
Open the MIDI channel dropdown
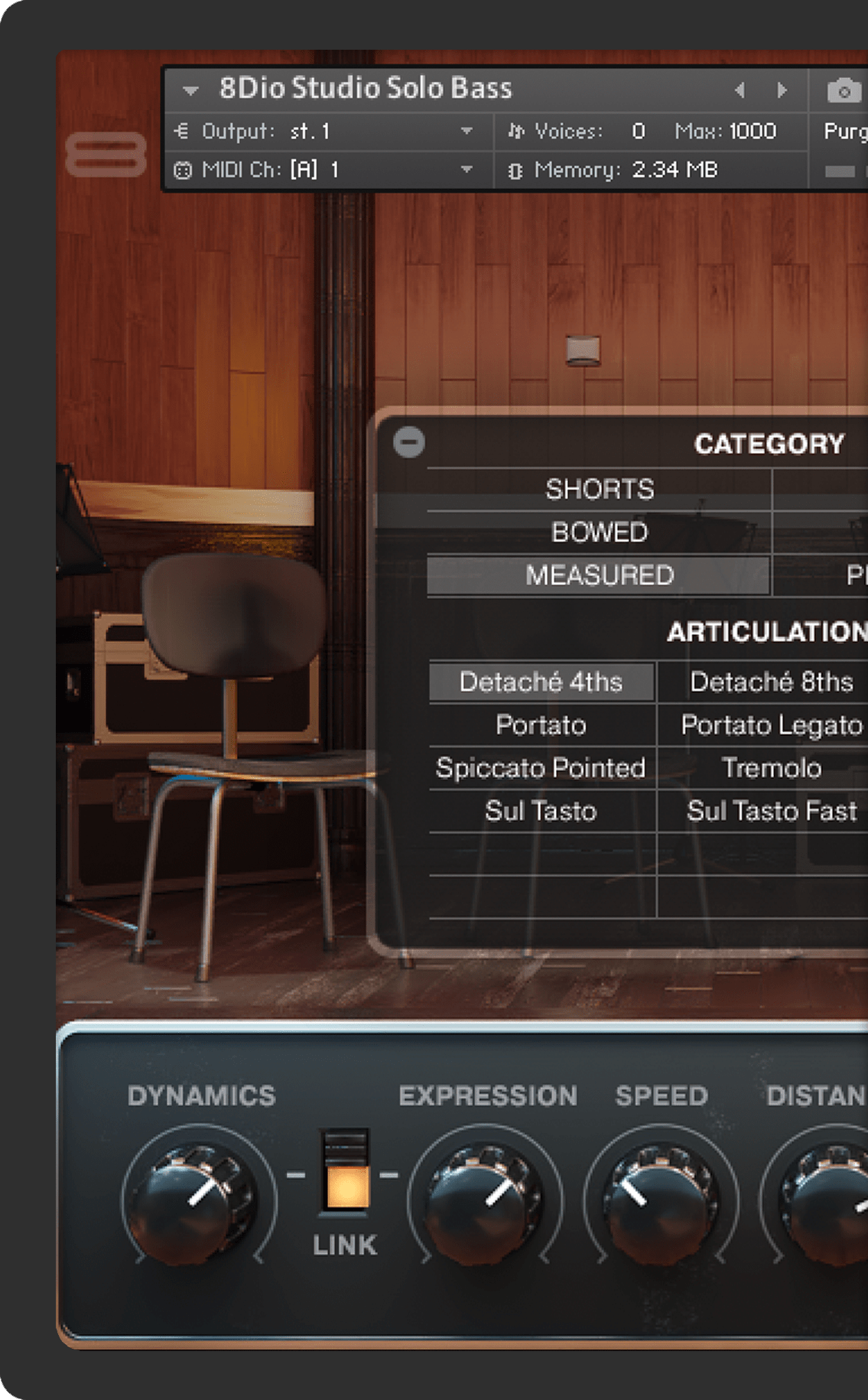pyautogui.click(x=466, y=170)
